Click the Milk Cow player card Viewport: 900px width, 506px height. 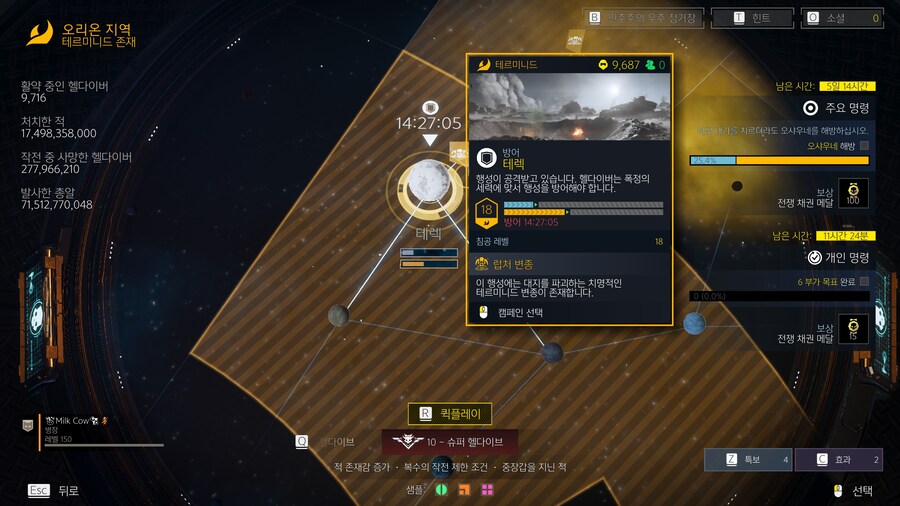[x=100, y=429]
